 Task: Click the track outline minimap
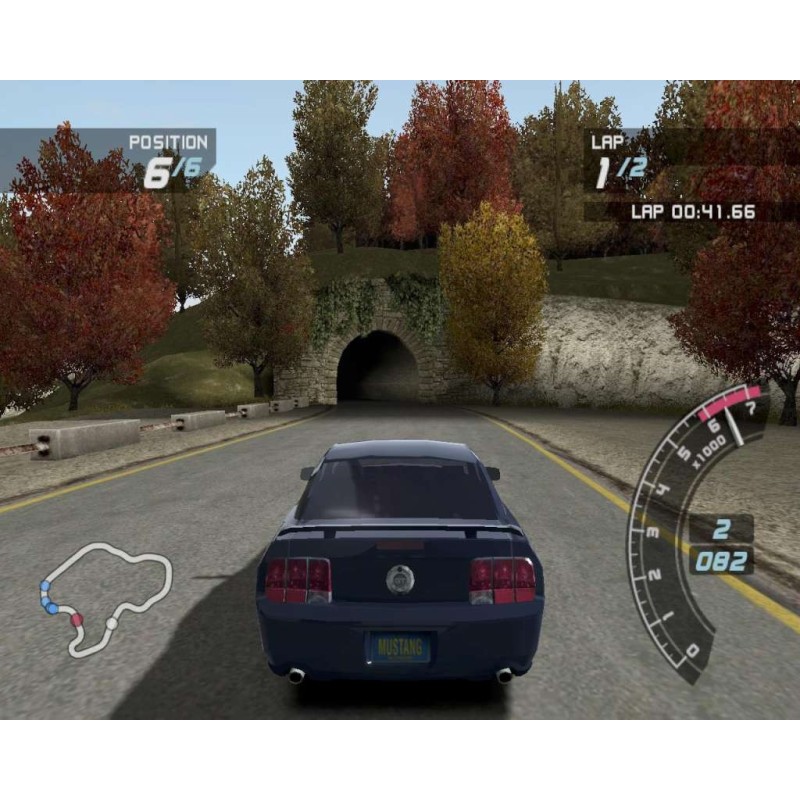coord(105,598)
